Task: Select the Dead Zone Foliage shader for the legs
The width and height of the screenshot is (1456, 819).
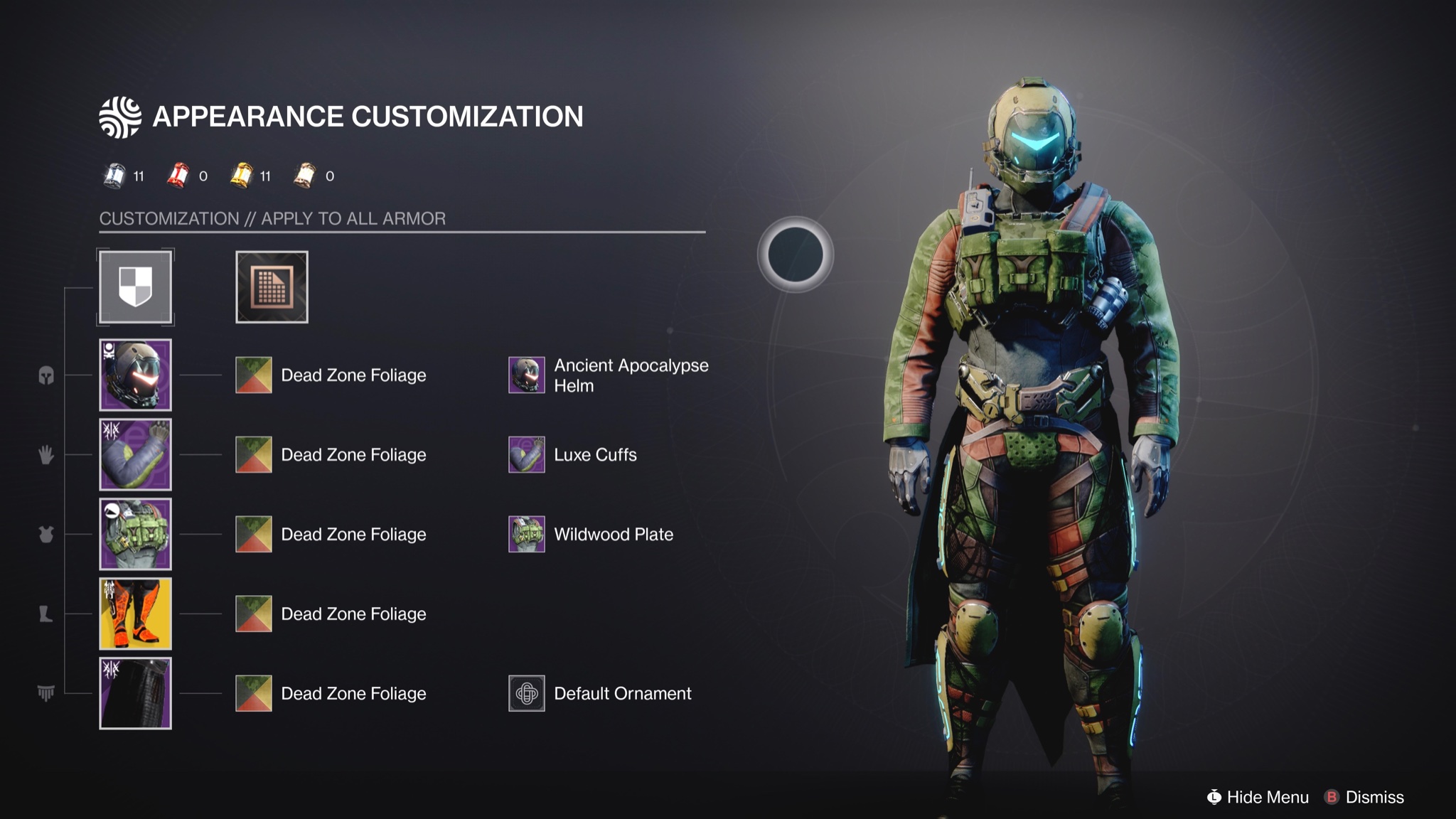Action: click(x=253, y=614)
